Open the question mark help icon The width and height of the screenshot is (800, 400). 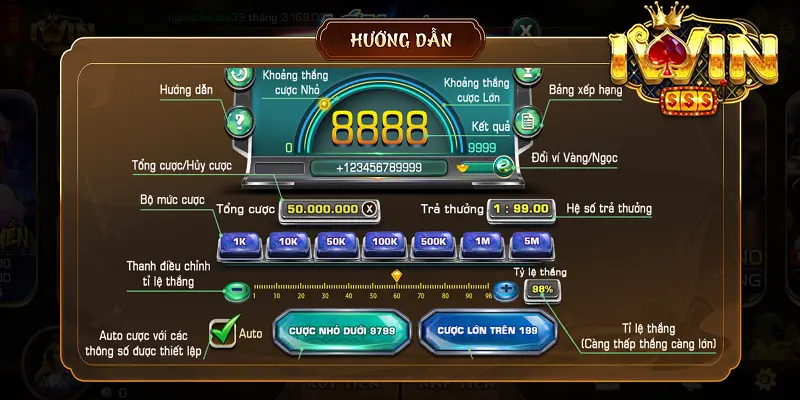click(238, 122)
